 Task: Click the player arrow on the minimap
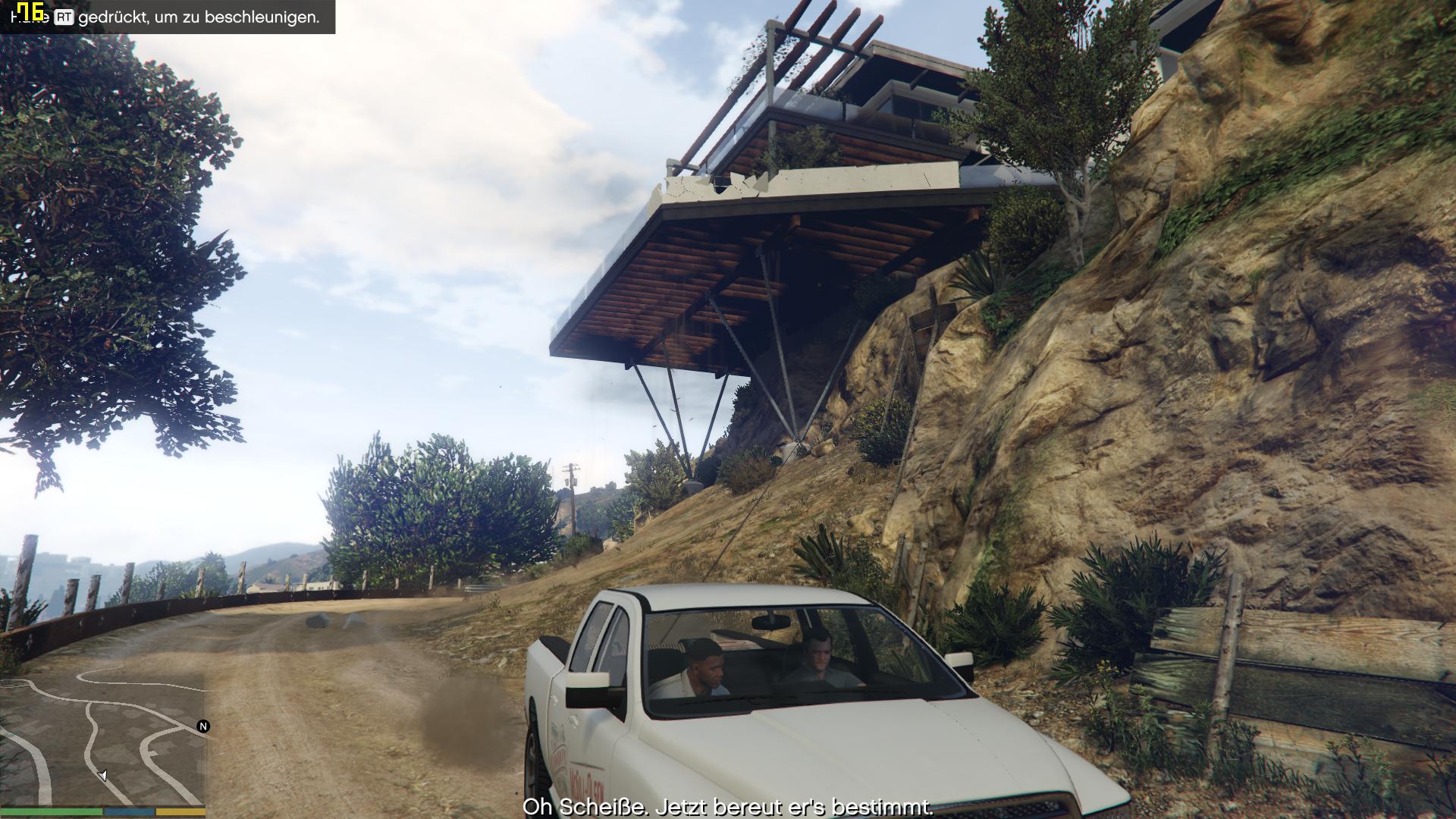pos(102,776)
